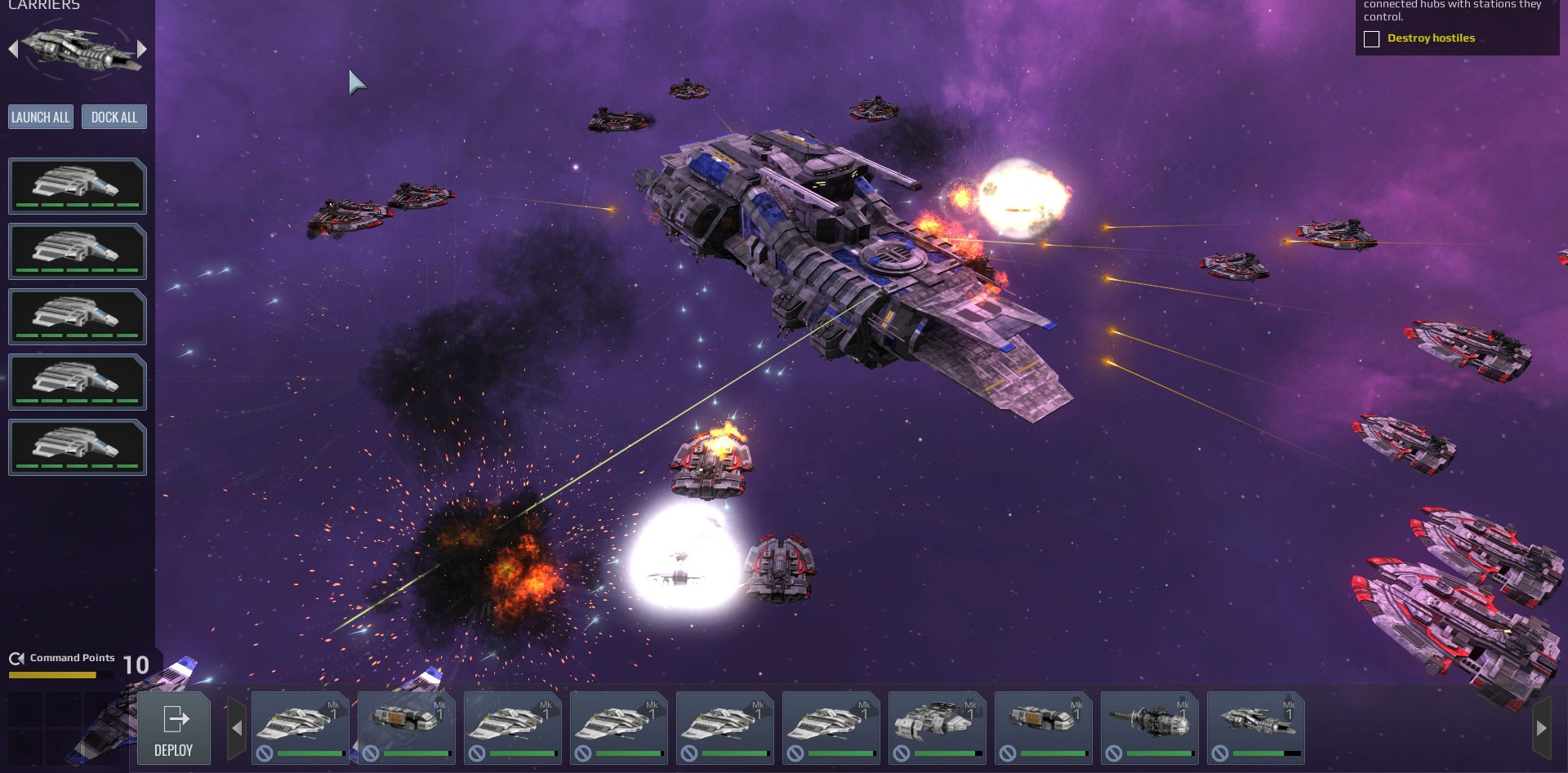
Task: Select the carrier ship portrait
Action: point(78,49)
